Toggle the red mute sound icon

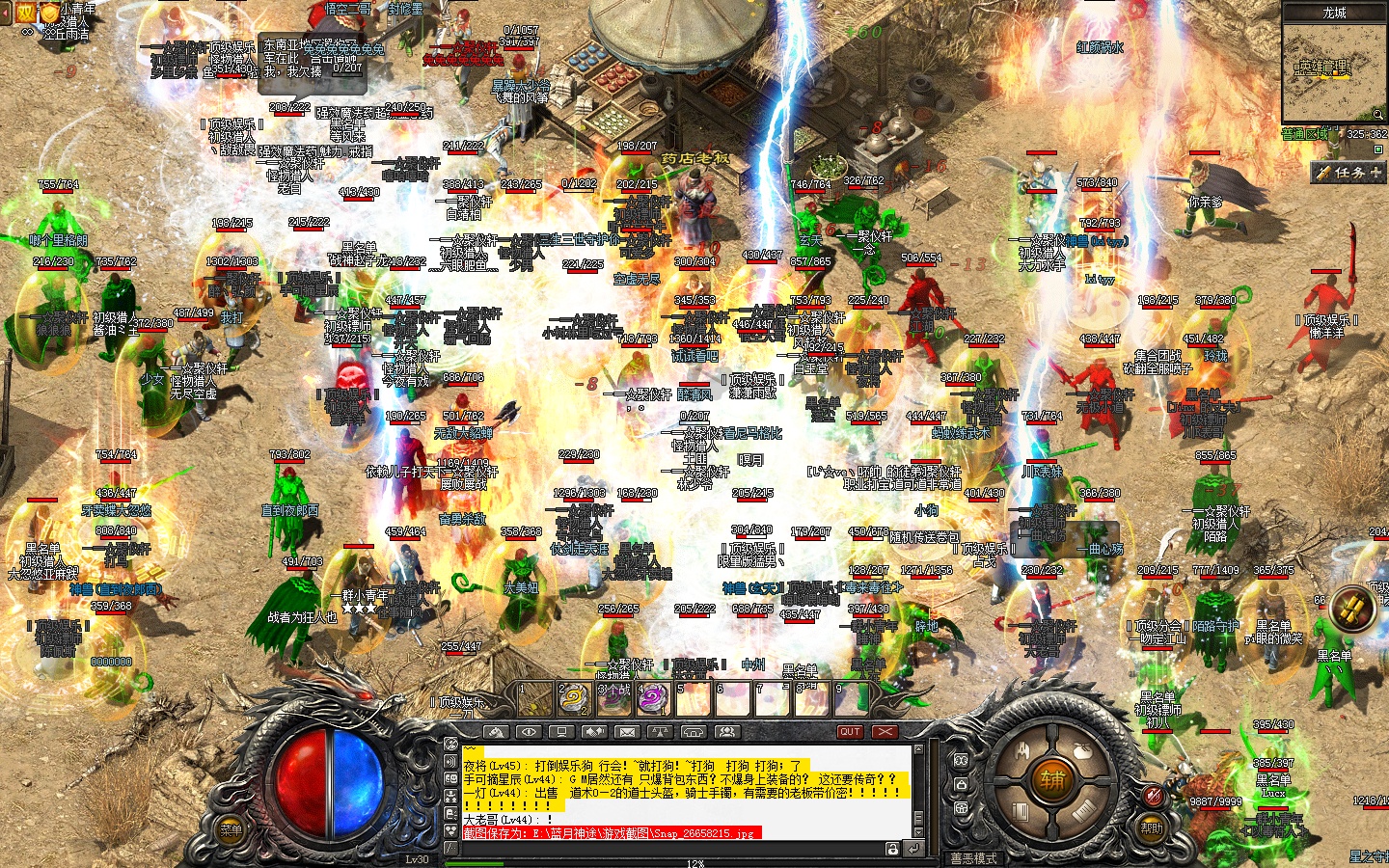tap(1153, 795)
